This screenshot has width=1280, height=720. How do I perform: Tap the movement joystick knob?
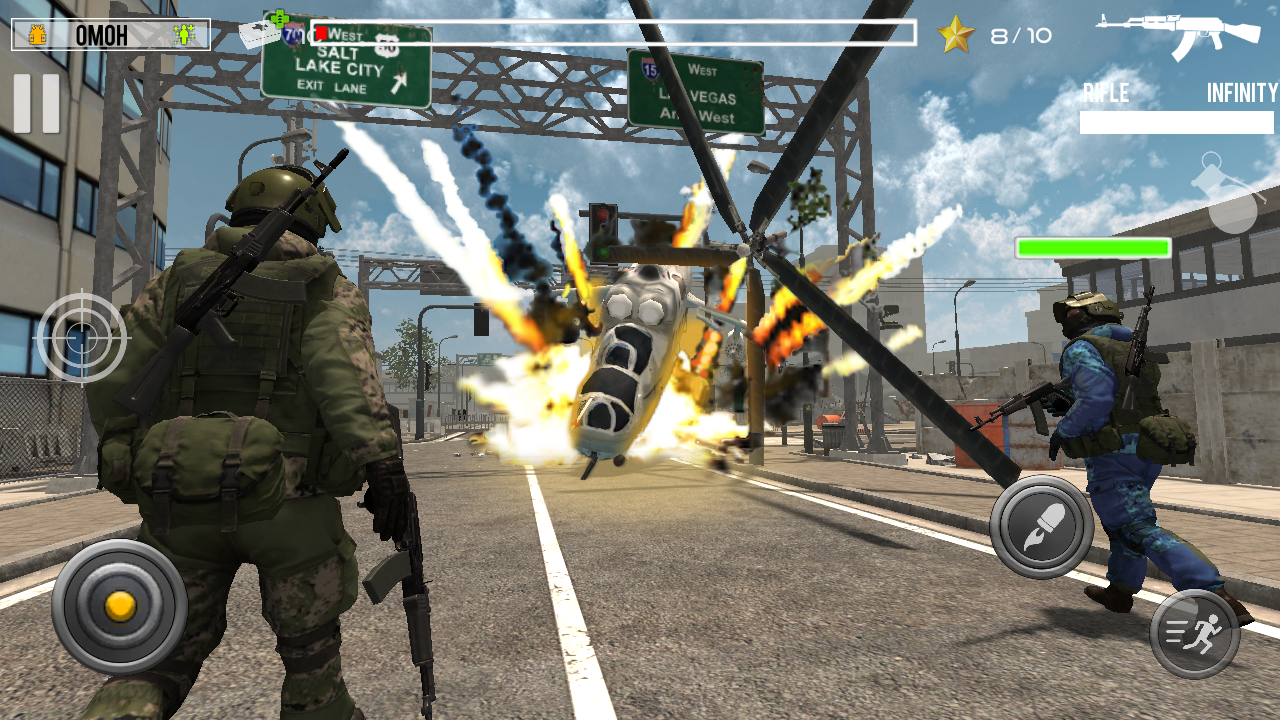(x=120, y=606)
